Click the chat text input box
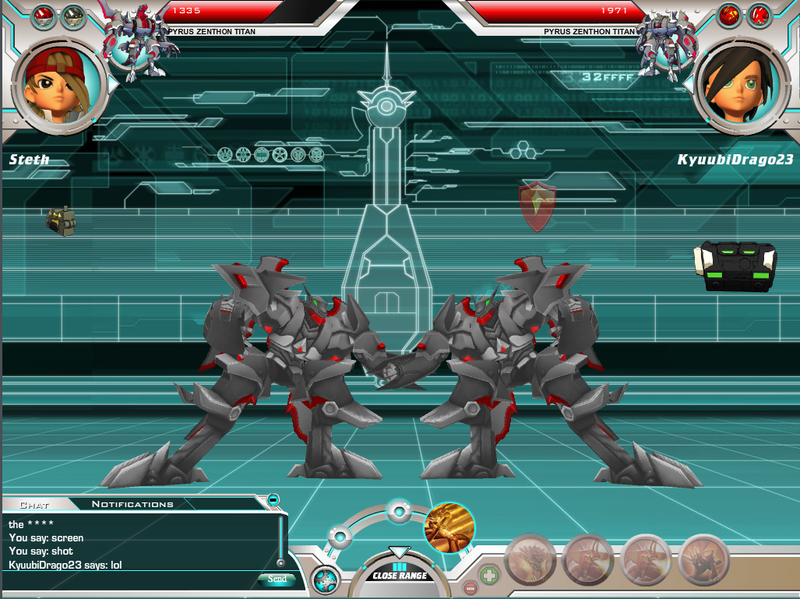The width and height of the screenshot is (800, 599). pyautogui.click(x=130, y=580)
